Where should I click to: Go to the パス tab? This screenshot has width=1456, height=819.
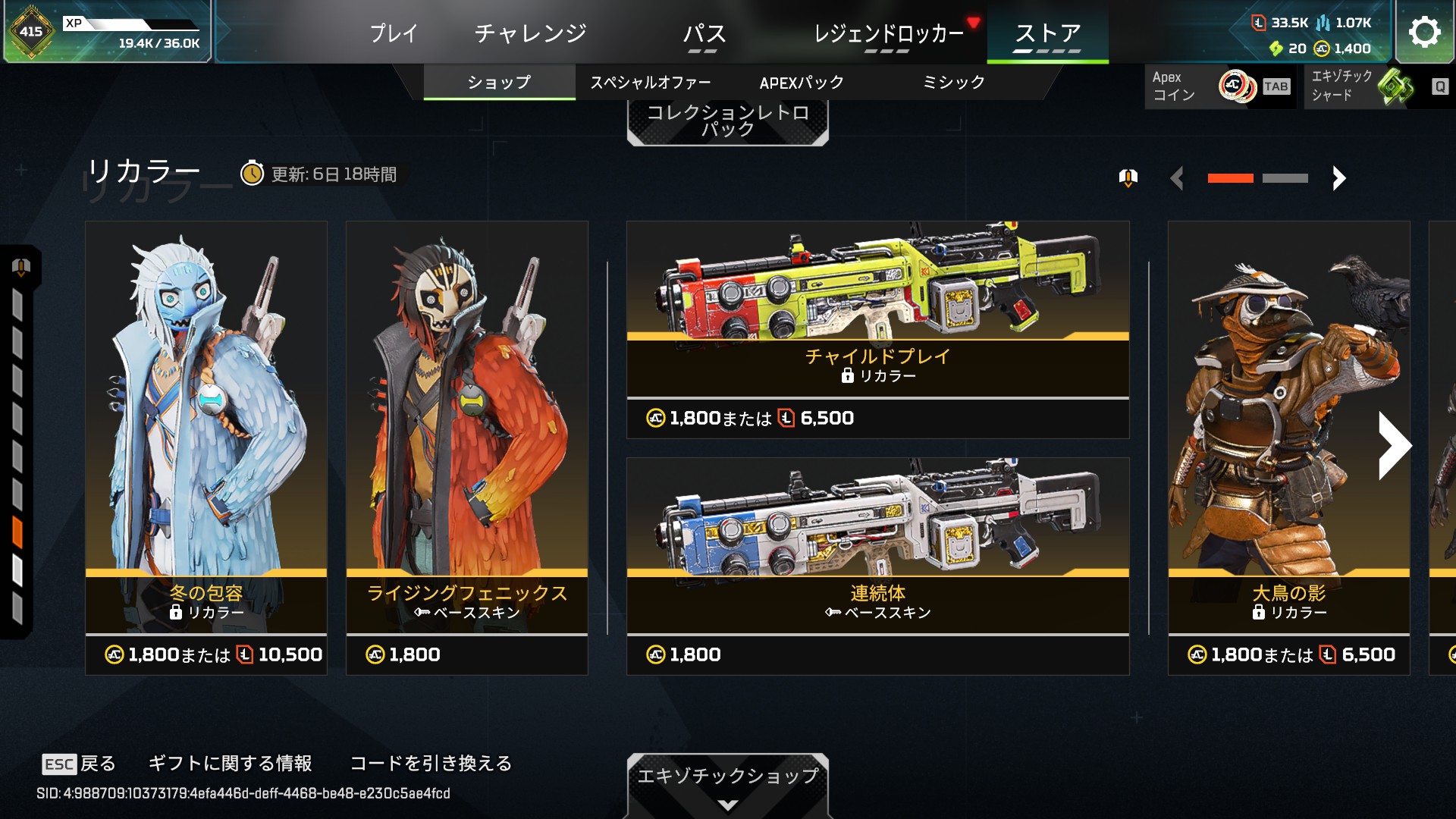[704, 33]
